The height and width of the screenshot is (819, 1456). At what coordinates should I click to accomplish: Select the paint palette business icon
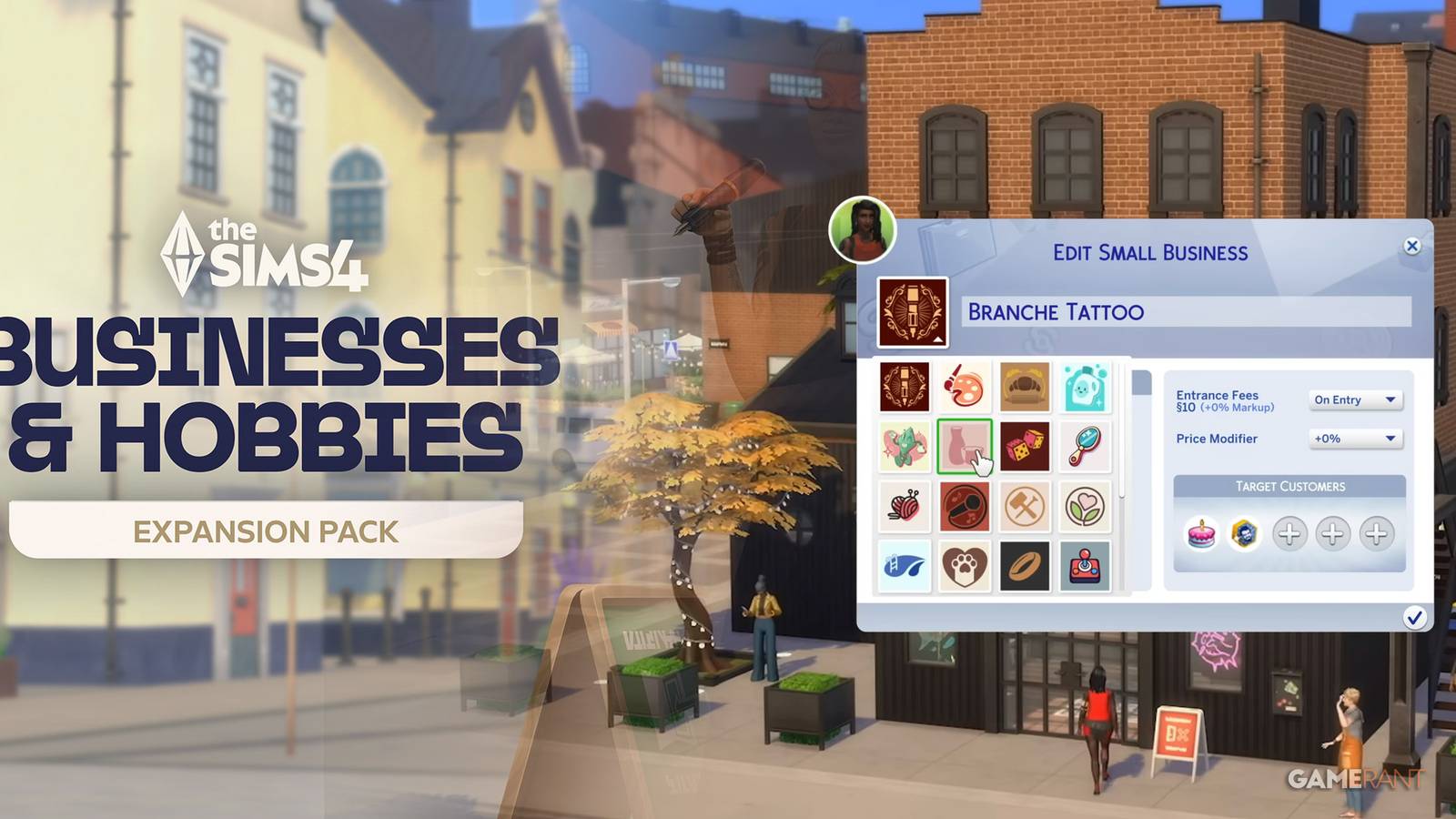click(x=965, y=386)
